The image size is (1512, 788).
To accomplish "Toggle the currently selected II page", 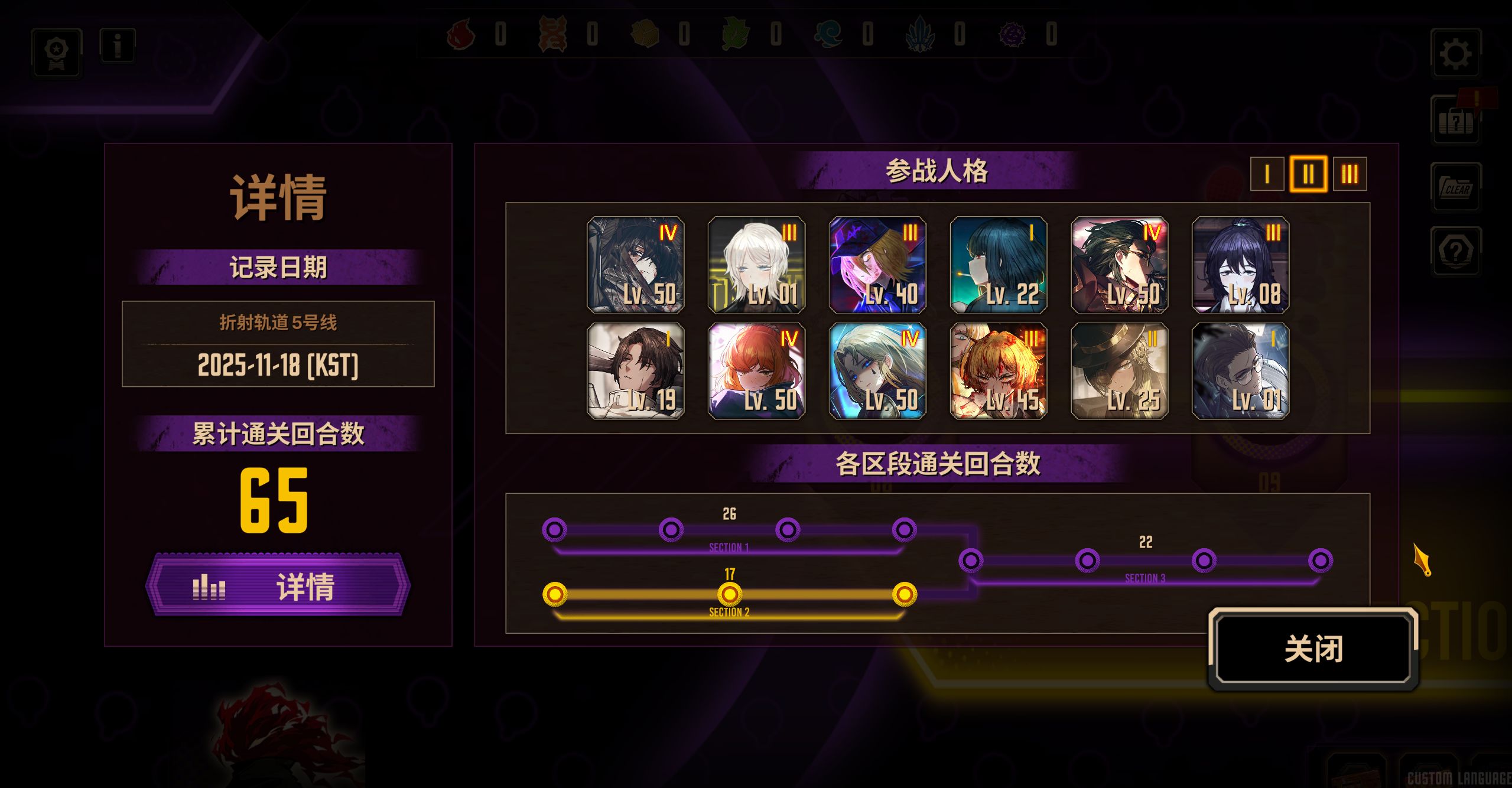I will [x=1308, y=174].
